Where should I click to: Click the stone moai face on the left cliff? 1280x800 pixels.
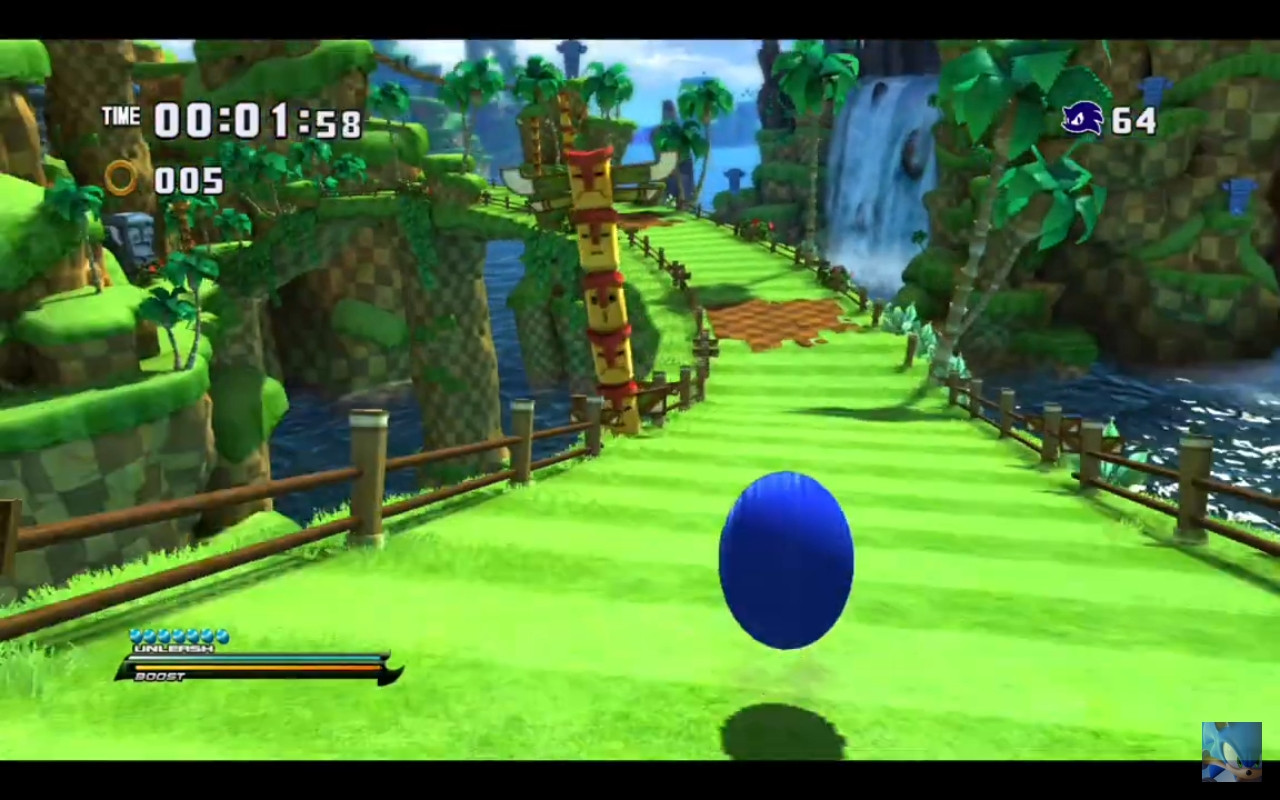[134, 232]
